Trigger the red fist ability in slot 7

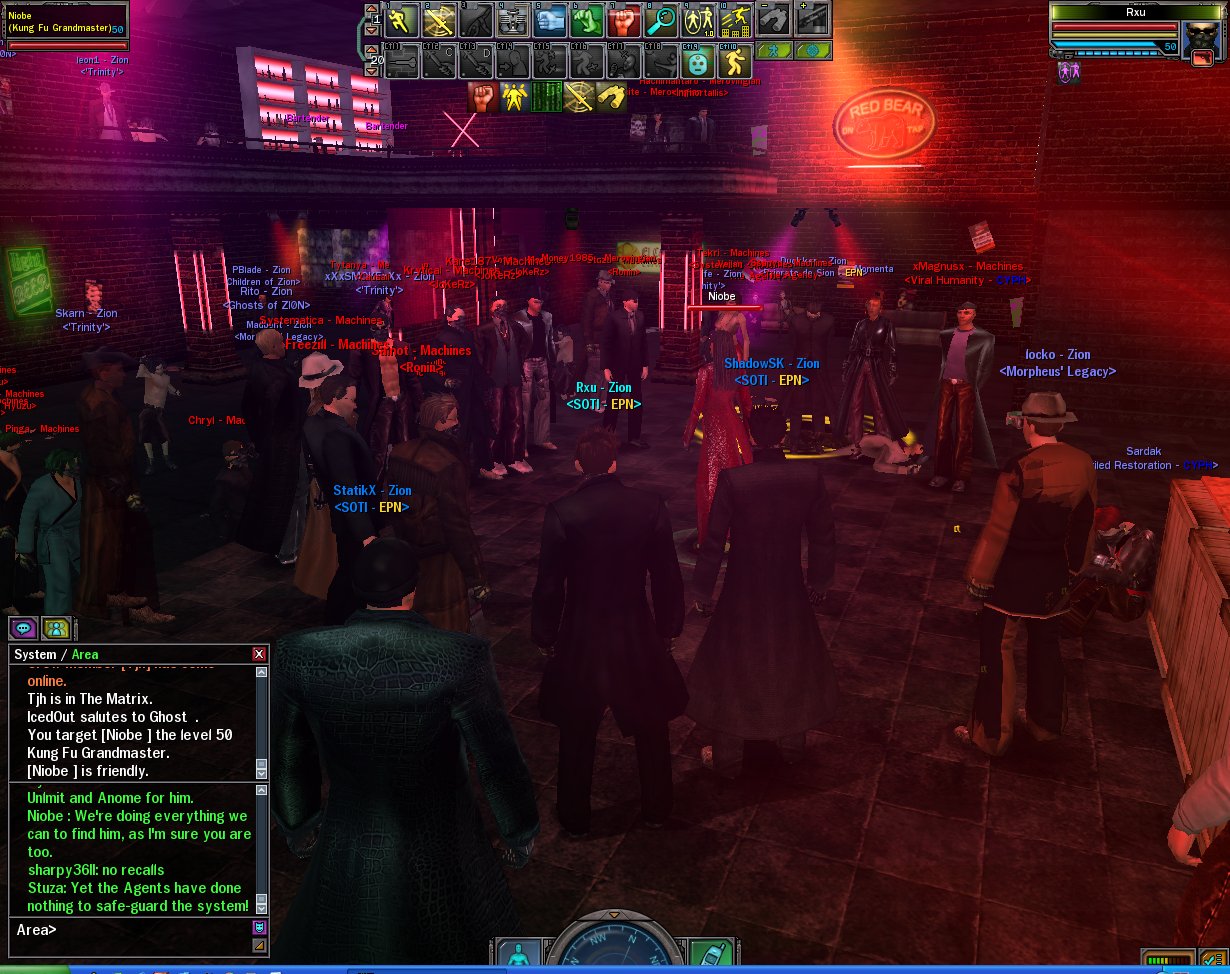[x=625, y=20]
